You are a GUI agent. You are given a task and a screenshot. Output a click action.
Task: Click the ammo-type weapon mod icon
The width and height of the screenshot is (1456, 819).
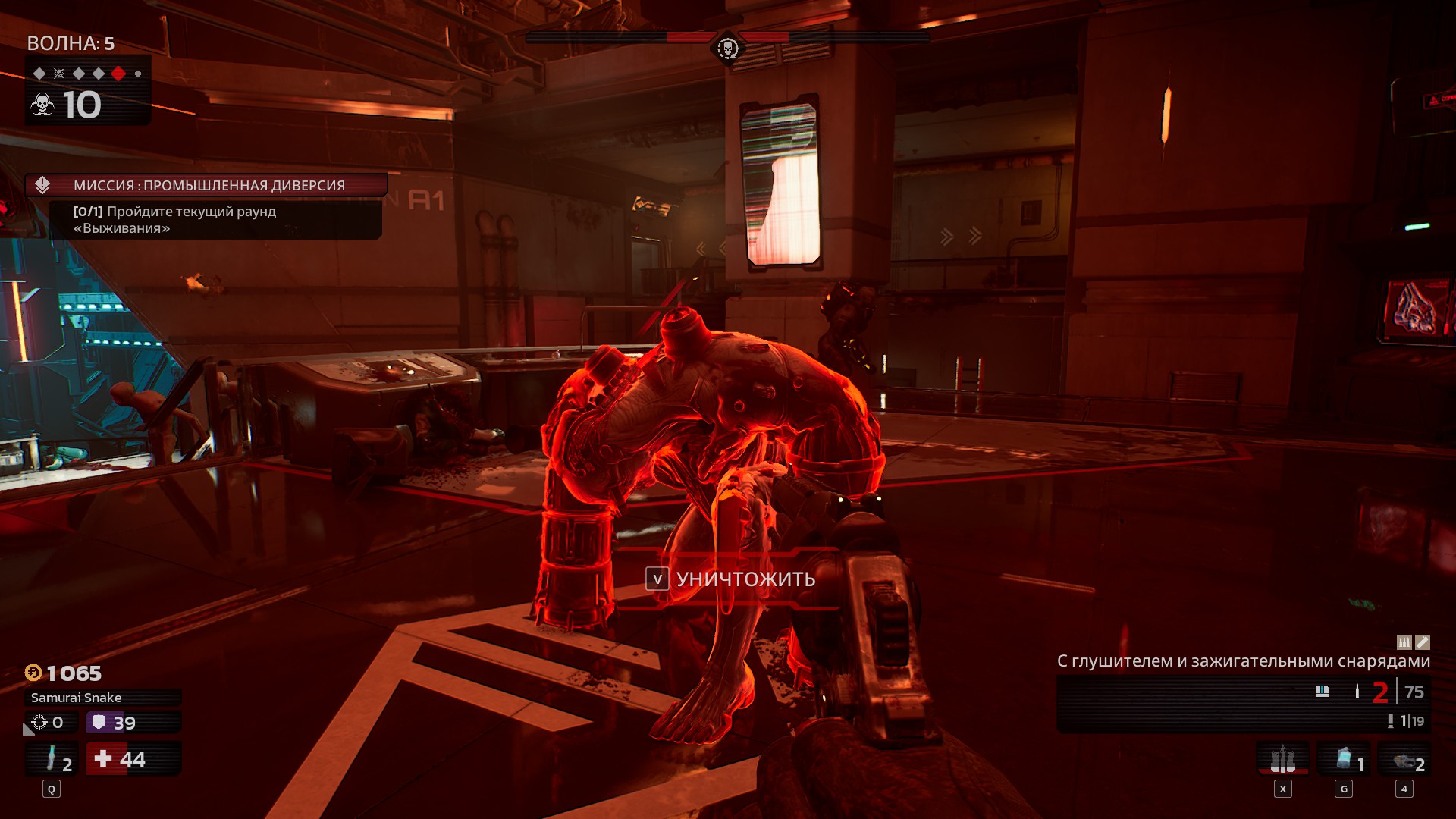(1404, 642)
